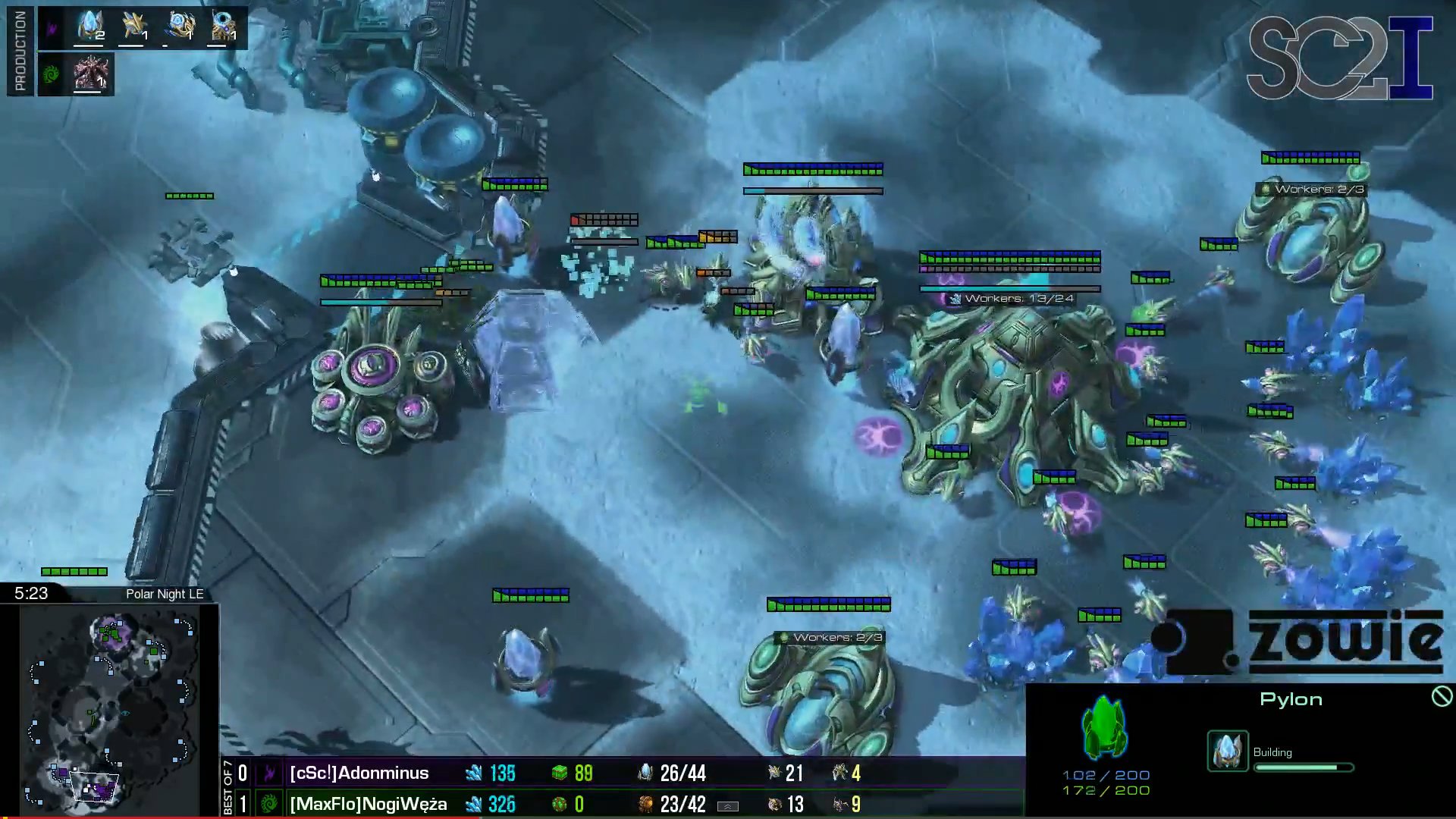The image size is (1456, 819).
Task: Select the [MaxFlo]NogiWęża player row
Action: (x=368, y=804)
